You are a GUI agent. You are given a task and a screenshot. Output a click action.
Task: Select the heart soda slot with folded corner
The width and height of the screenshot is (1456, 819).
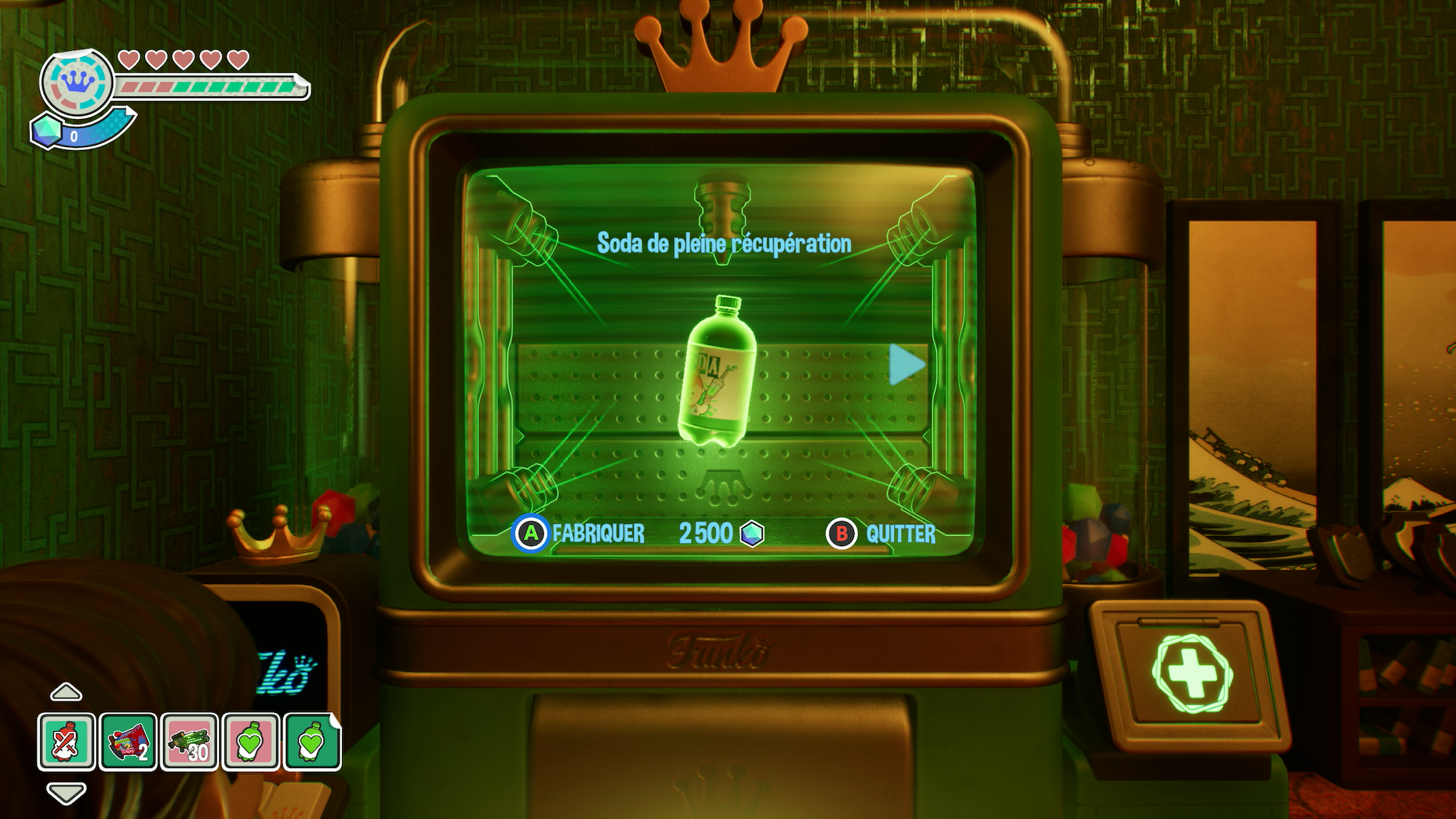312,742
